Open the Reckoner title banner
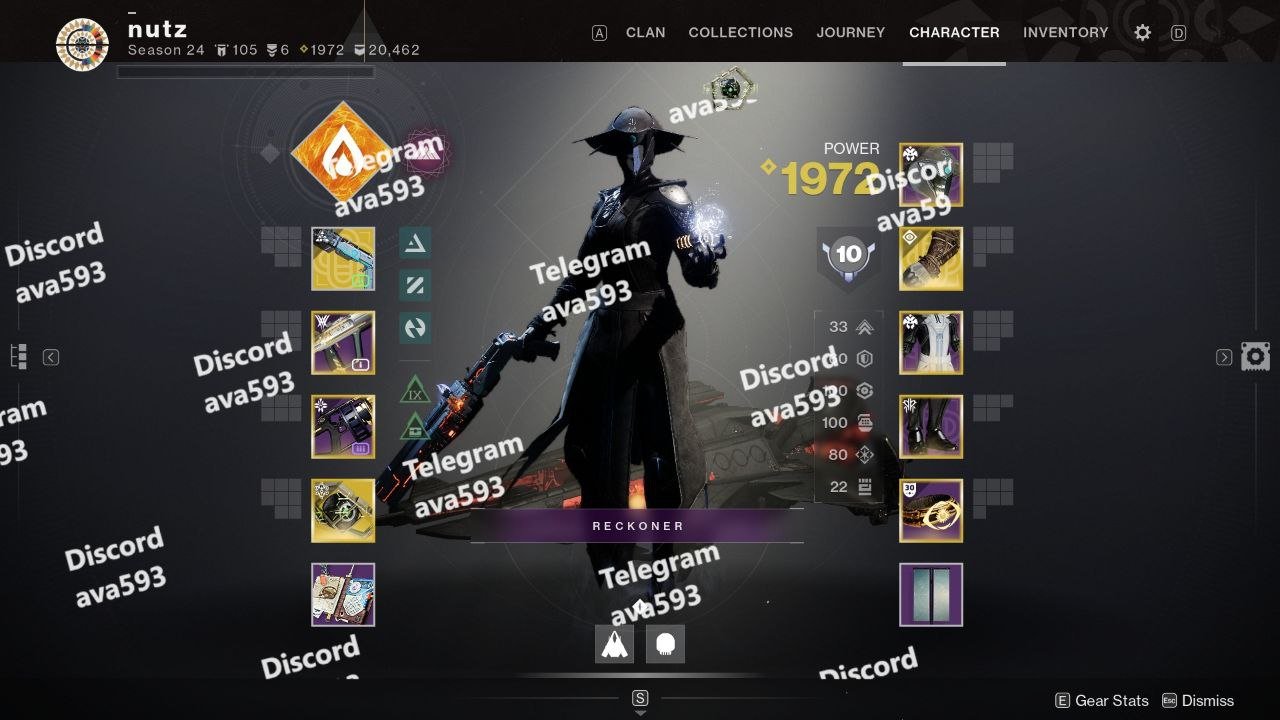Image resolution: width=1280 pixels, height=720 pixels. [637, 526]
